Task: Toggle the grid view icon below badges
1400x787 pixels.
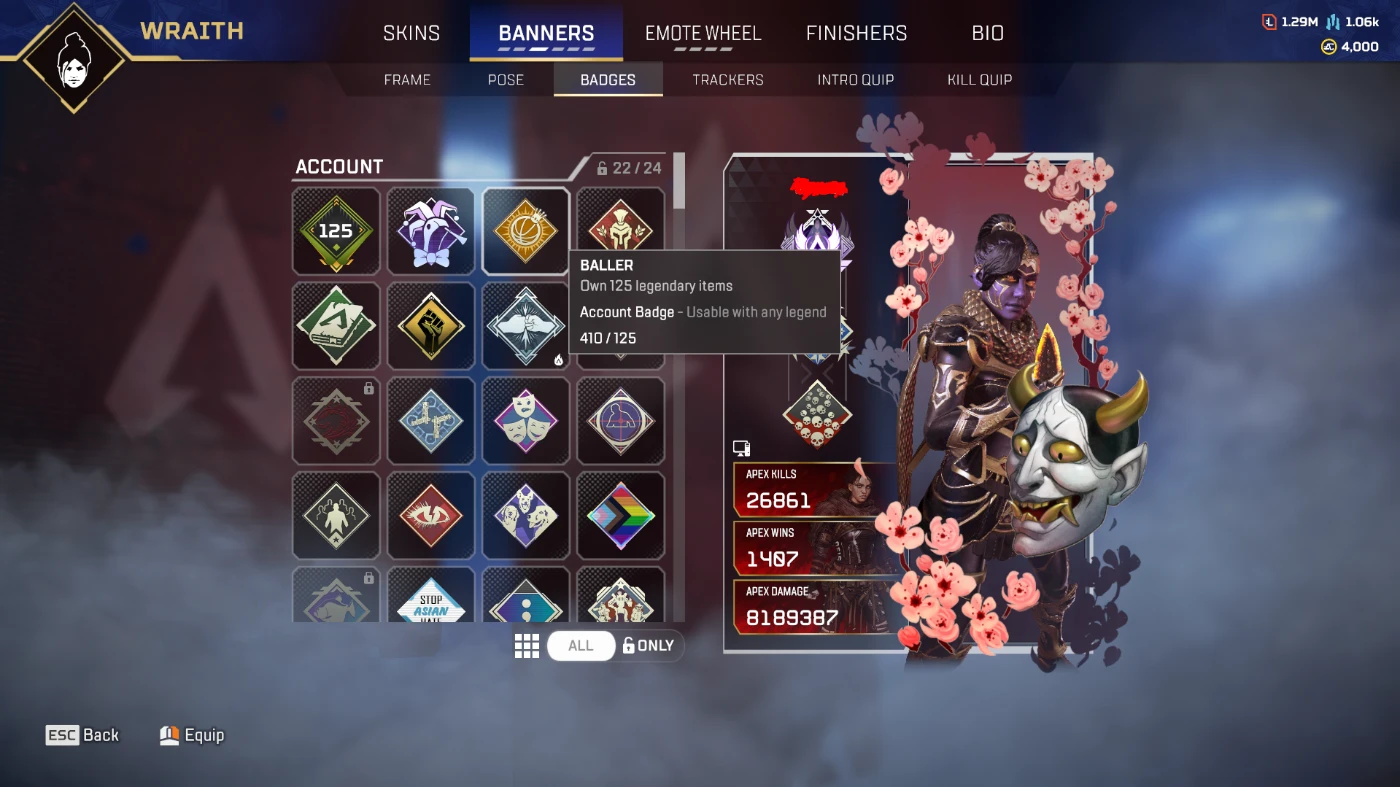Action: pyautogui.click(x=527, y=645)
